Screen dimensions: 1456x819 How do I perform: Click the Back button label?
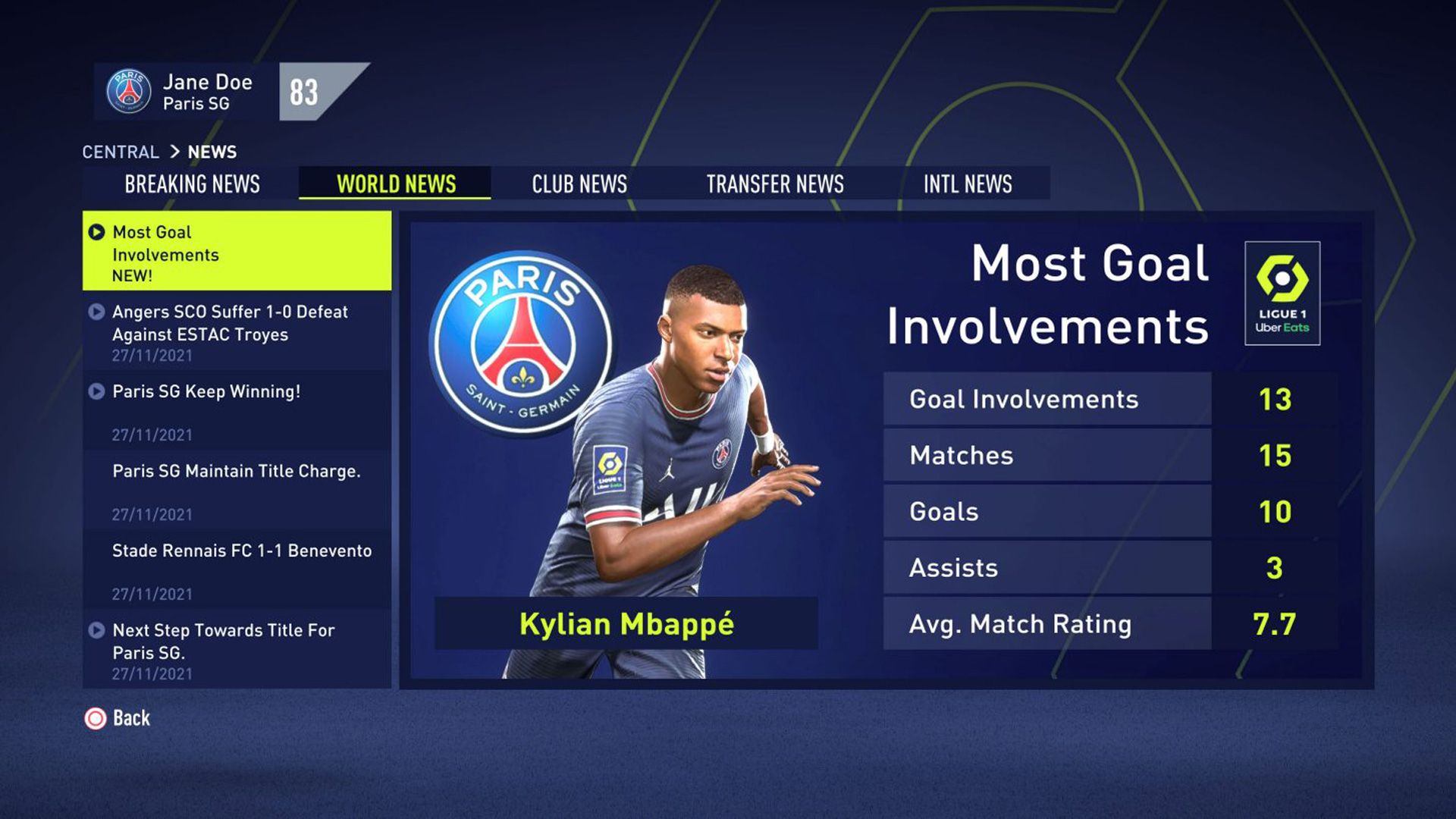[x=133, y=718]
